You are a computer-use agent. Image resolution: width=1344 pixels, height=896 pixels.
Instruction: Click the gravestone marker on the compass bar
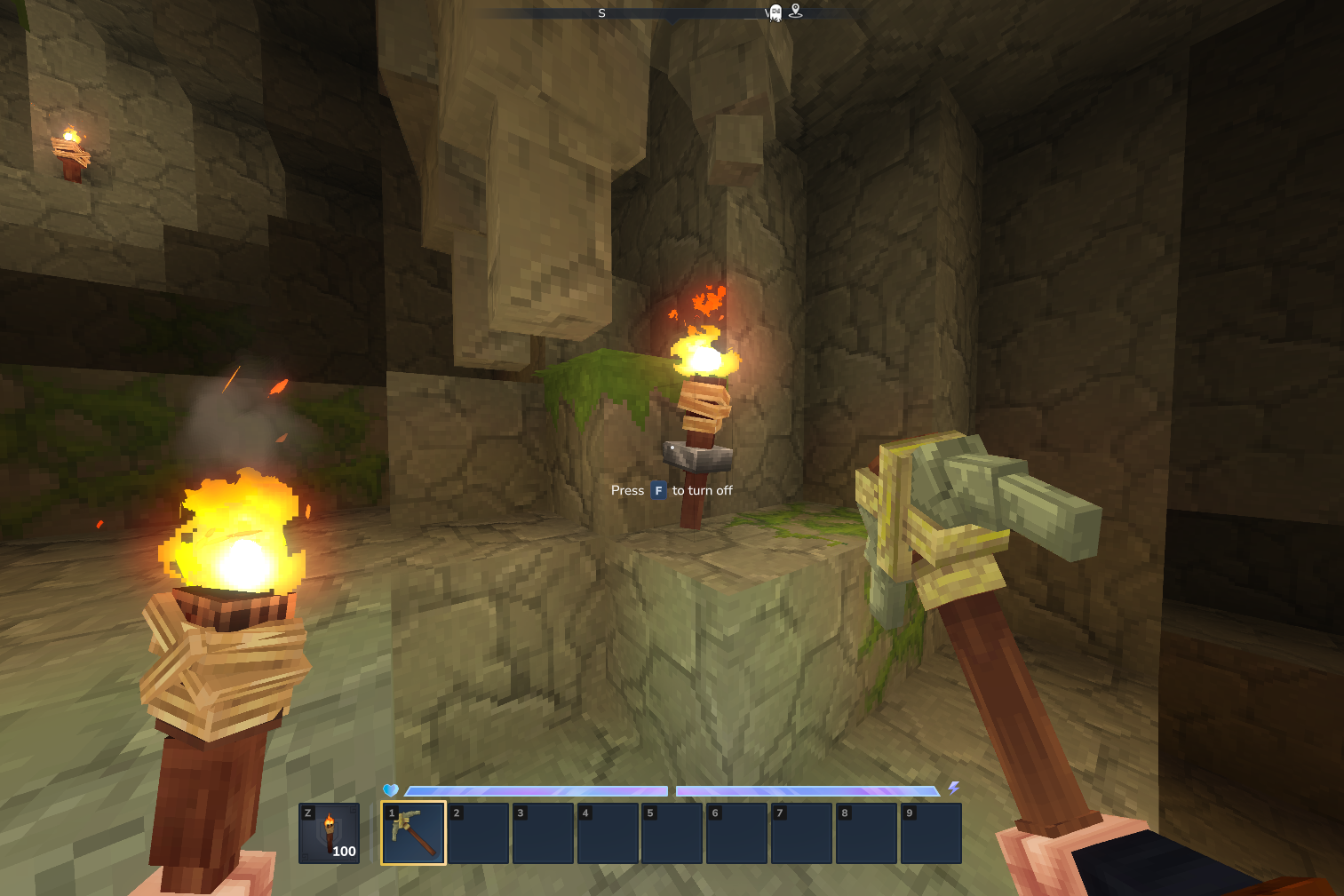775,13
